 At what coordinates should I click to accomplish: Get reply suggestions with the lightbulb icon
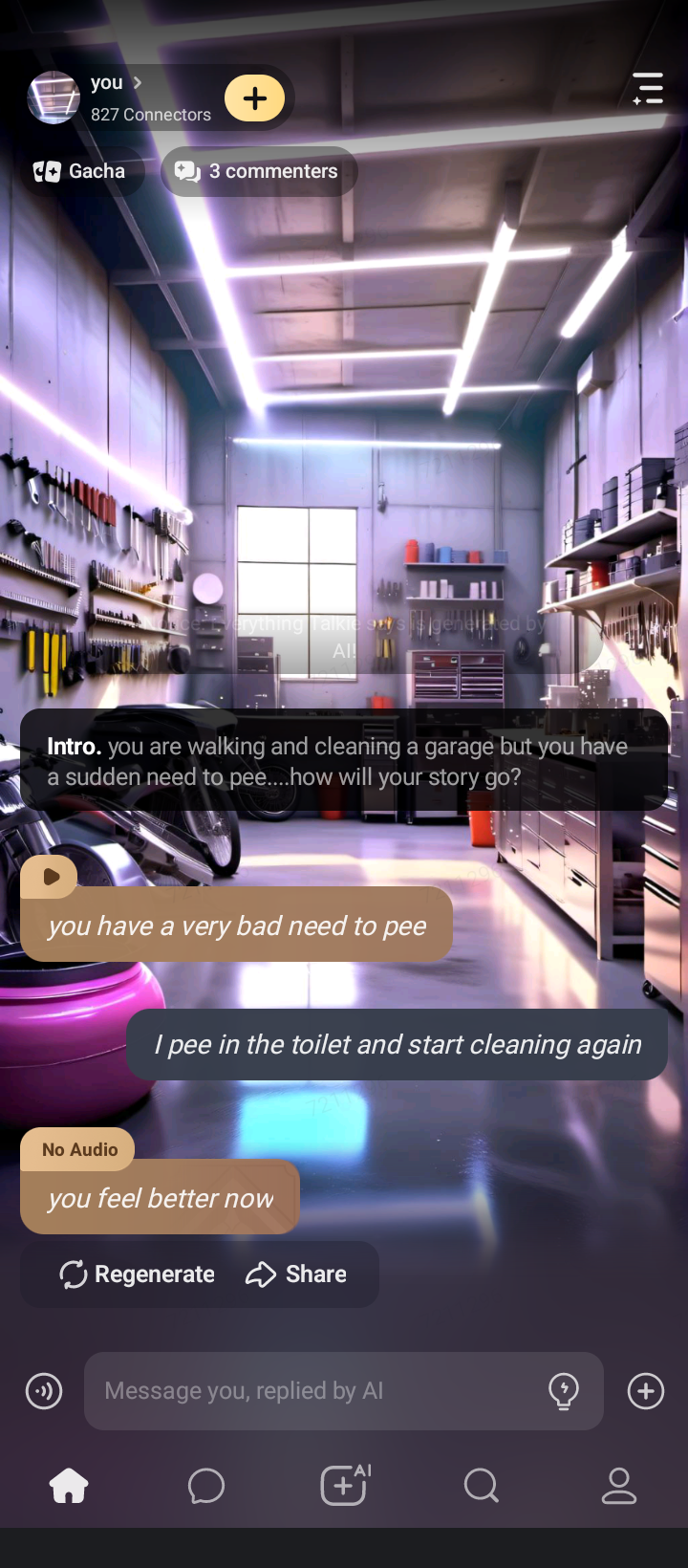564,1391
